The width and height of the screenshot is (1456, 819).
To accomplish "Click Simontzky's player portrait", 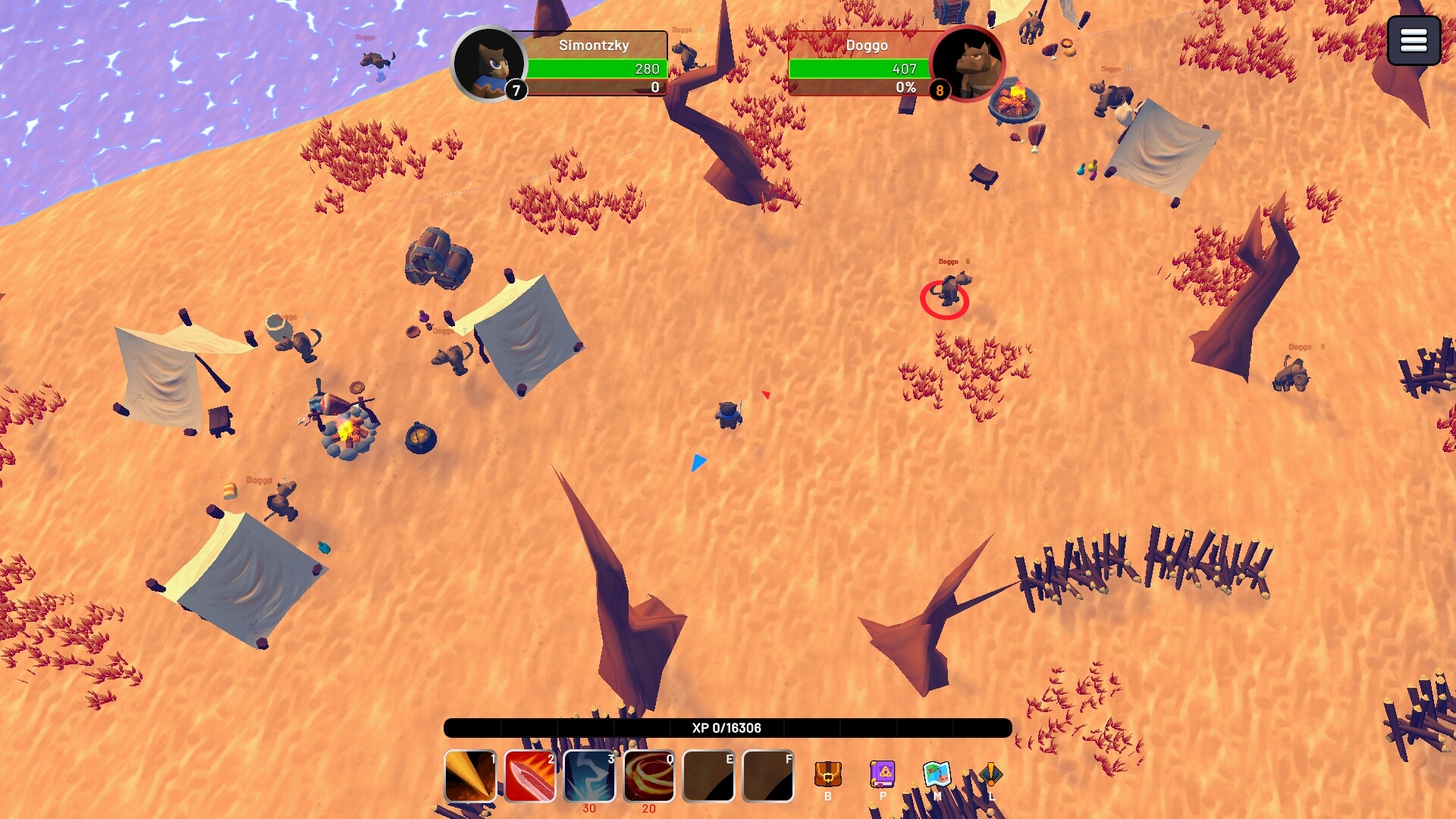I will tap(490, 64).
